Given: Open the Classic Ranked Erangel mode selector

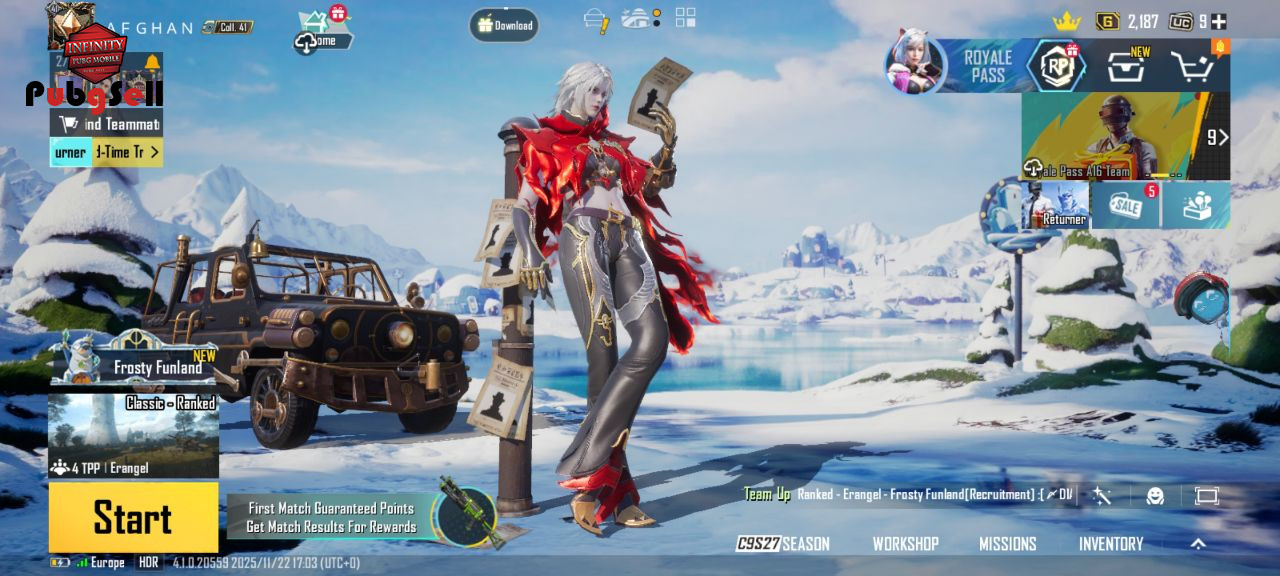Looking at the screenshot, I should [133, 436].
